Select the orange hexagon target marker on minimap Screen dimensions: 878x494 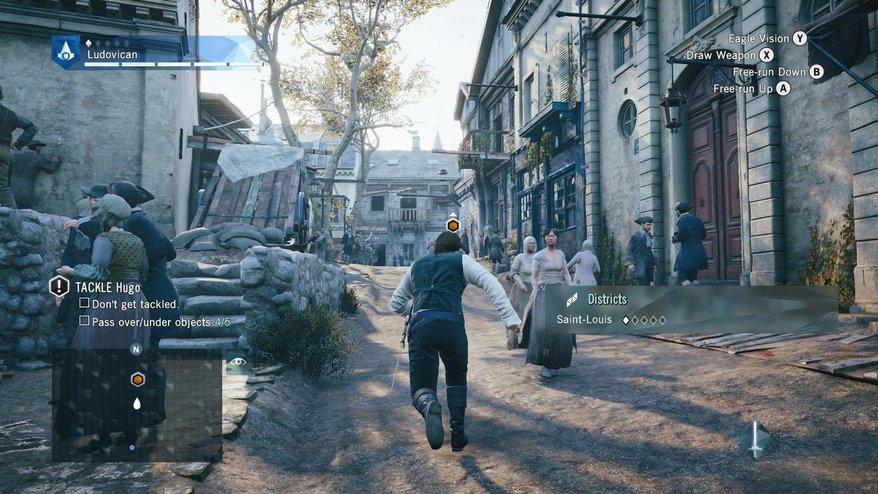pyautogui.click(x=137, y=379)
